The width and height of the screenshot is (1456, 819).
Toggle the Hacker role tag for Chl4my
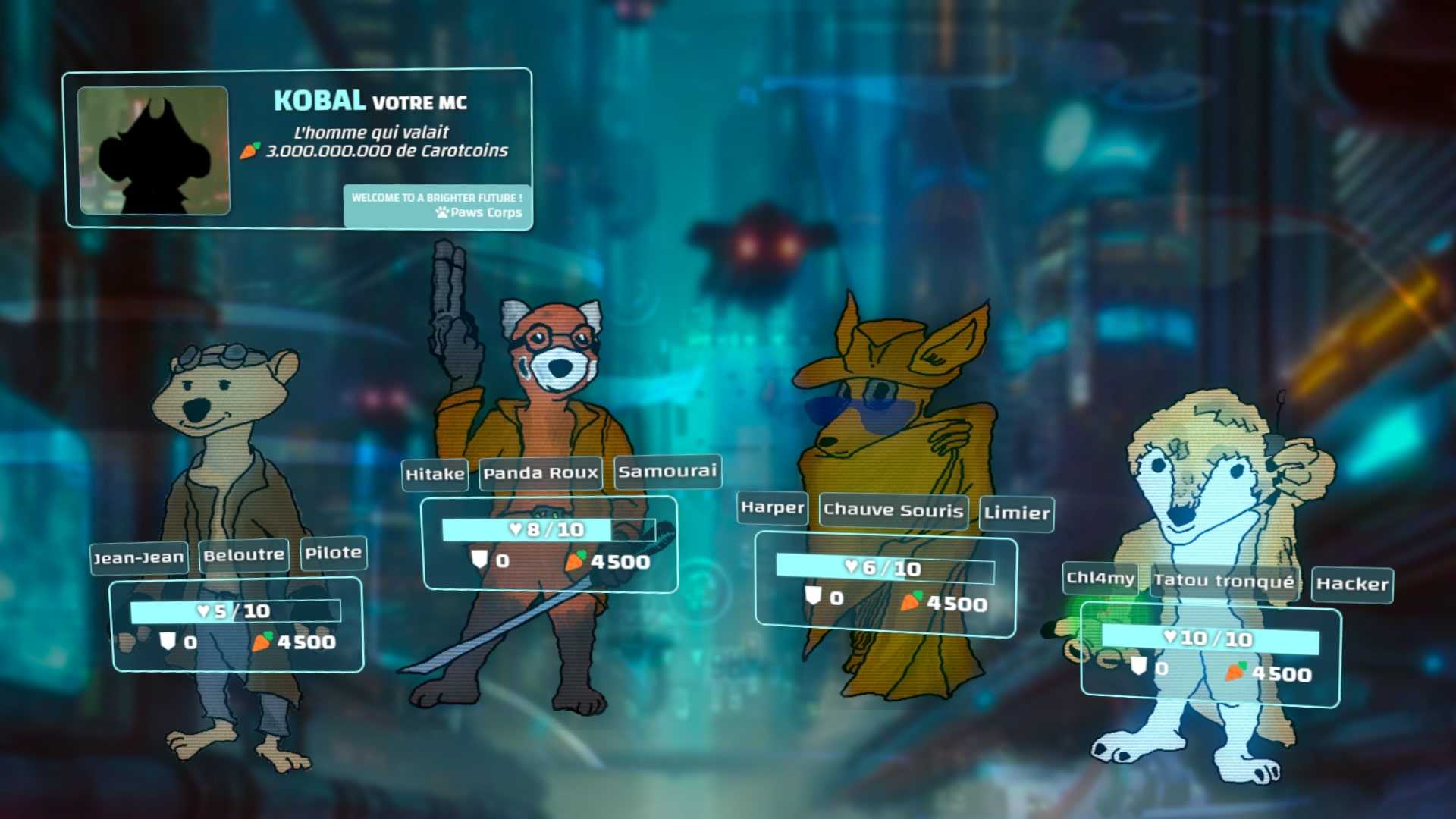1352,585
